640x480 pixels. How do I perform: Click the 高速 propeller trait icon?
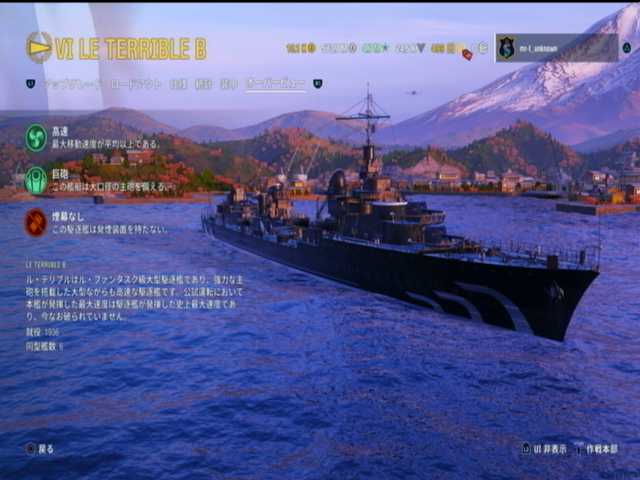36,137
